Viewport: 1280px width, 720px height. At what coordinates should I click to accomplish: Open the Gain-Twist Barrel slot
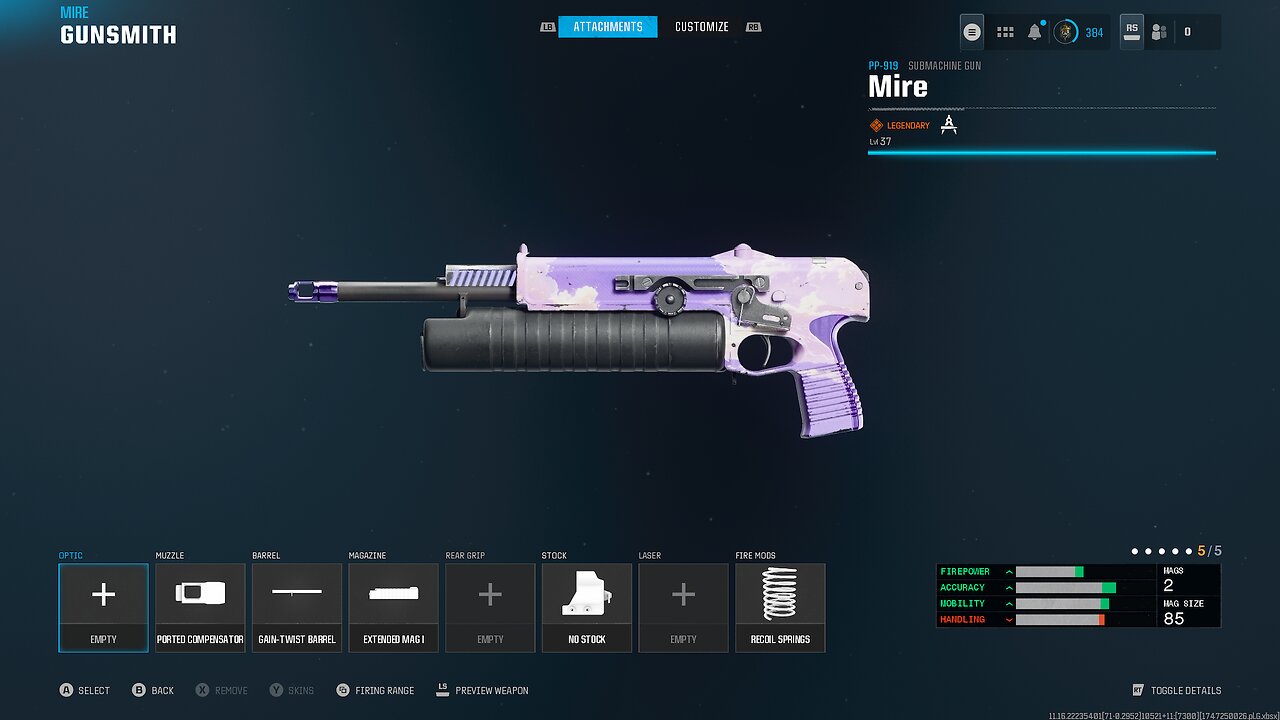[297, 607]
